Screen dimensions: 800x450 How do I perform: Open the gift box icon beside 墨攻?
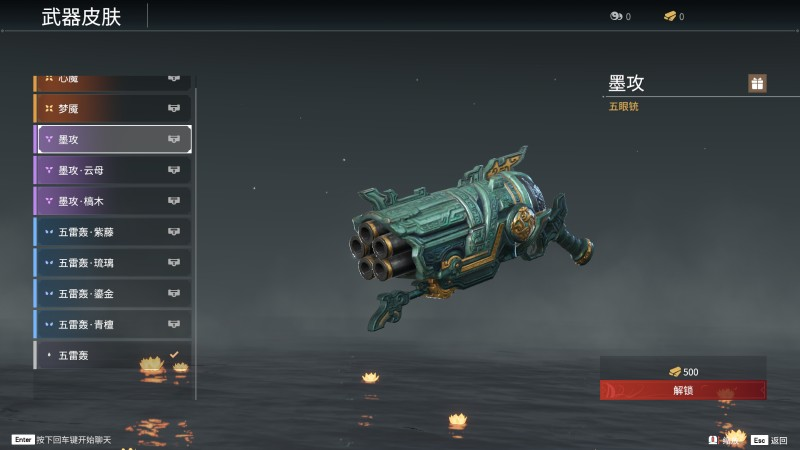tap(757, 83)
